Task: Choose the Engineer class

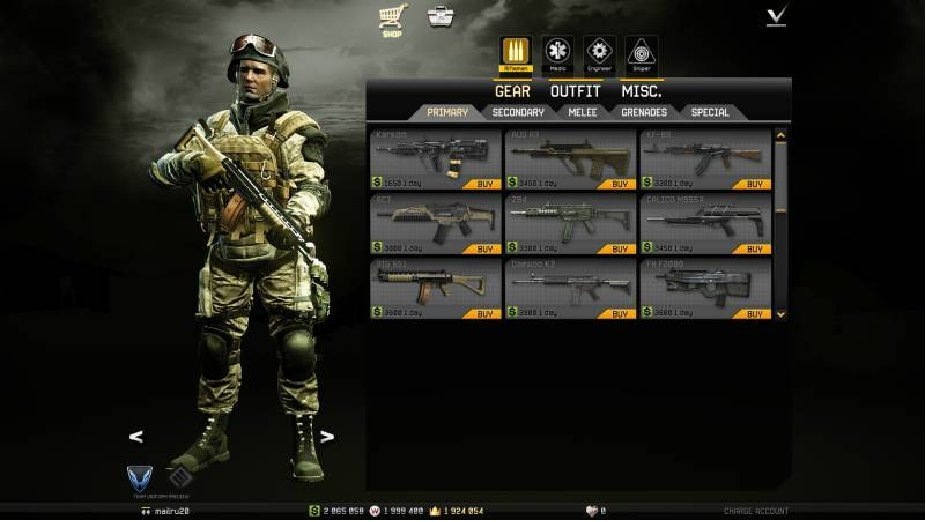Action: click(x=599, y=54)
